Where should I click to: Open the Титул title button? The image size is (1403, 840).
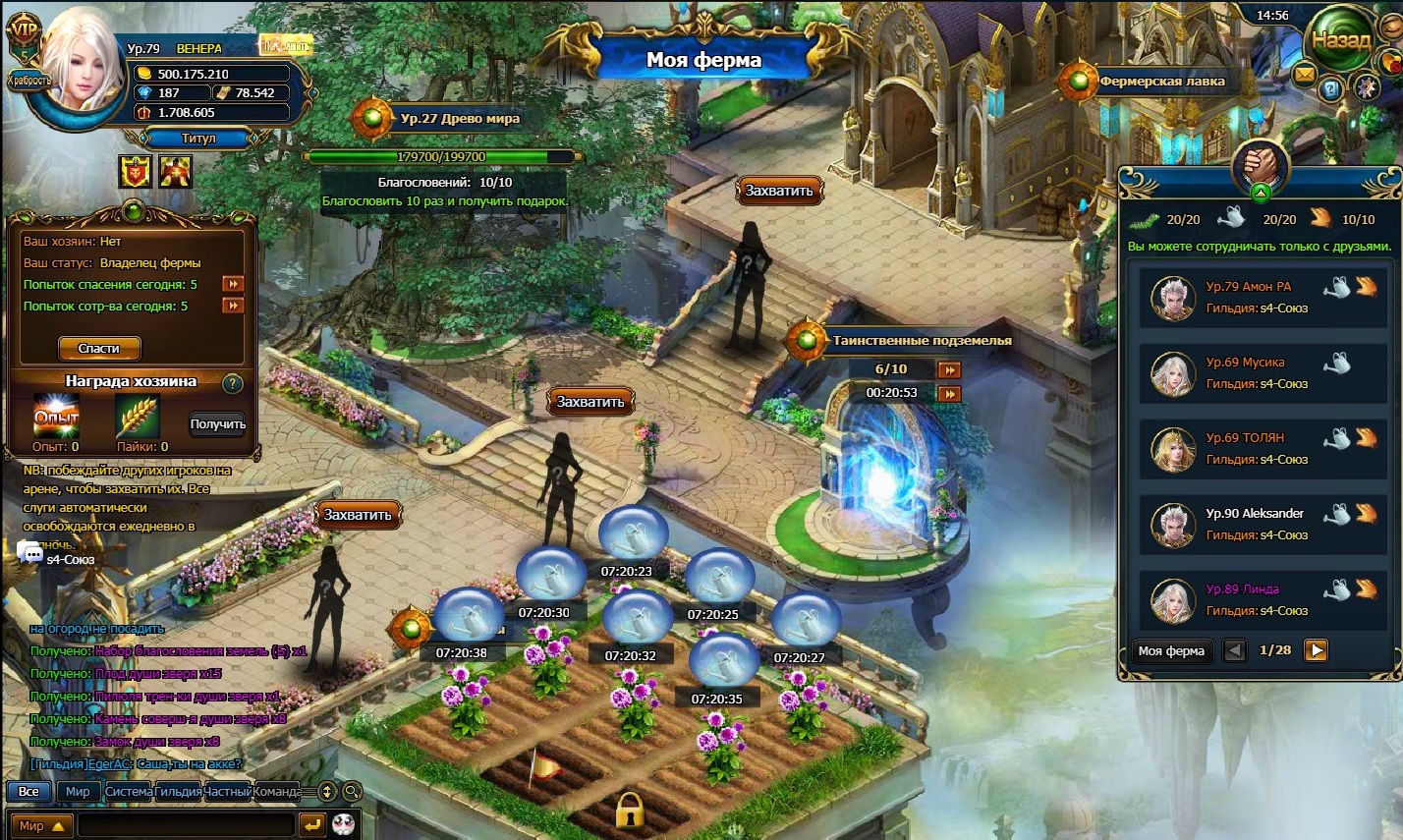[x=197, y=139]
